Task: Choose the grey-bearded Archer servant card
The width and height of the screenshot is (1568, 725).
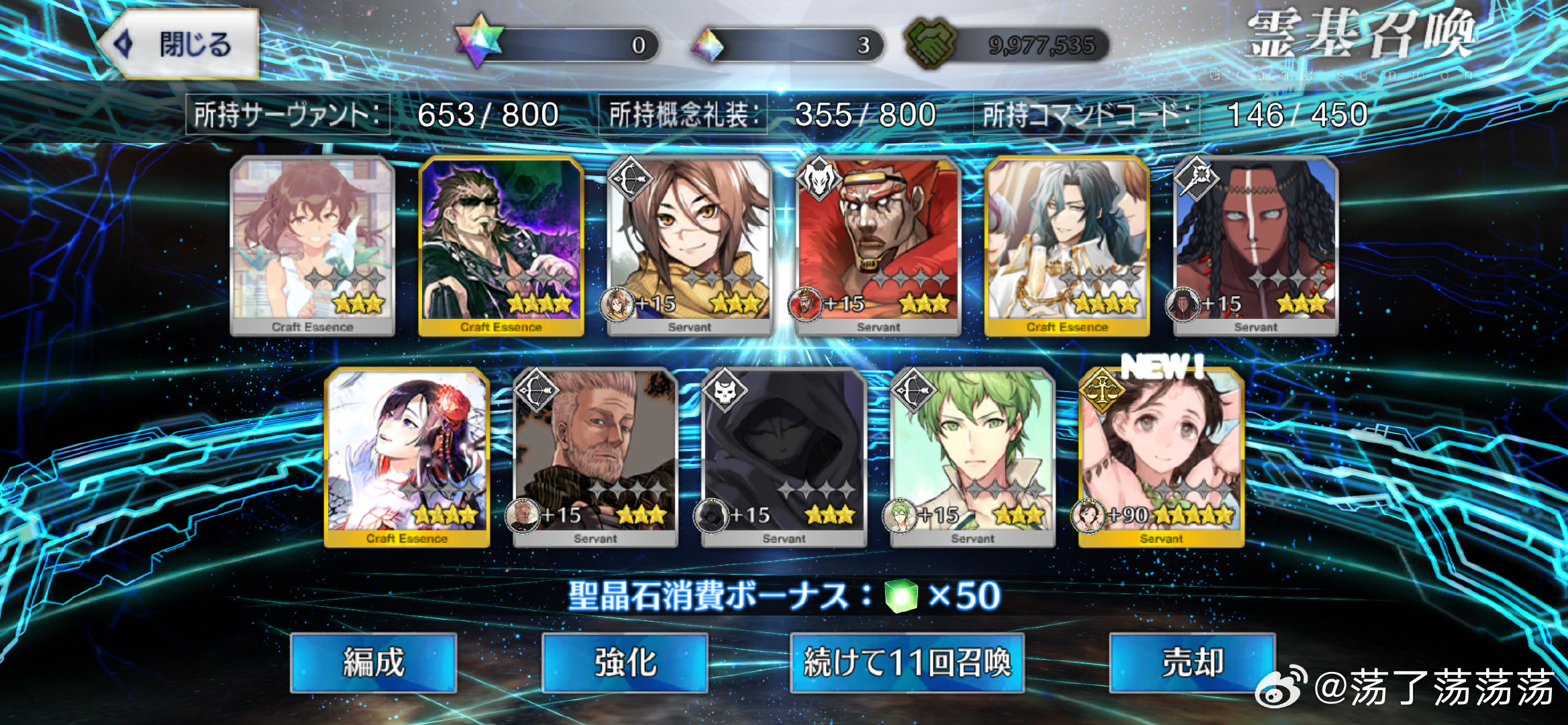Action: tap(595, 458)
